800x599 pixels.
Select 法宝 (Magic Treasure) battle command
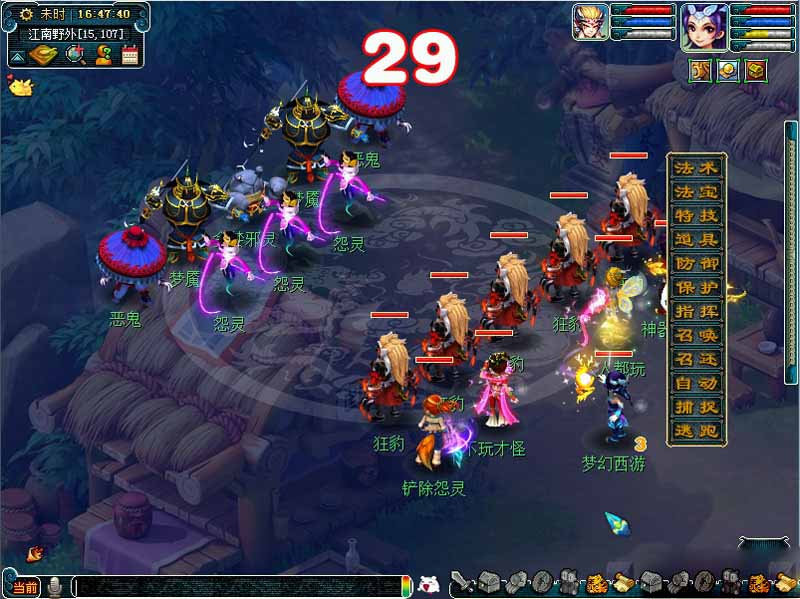tap(697, 192)
